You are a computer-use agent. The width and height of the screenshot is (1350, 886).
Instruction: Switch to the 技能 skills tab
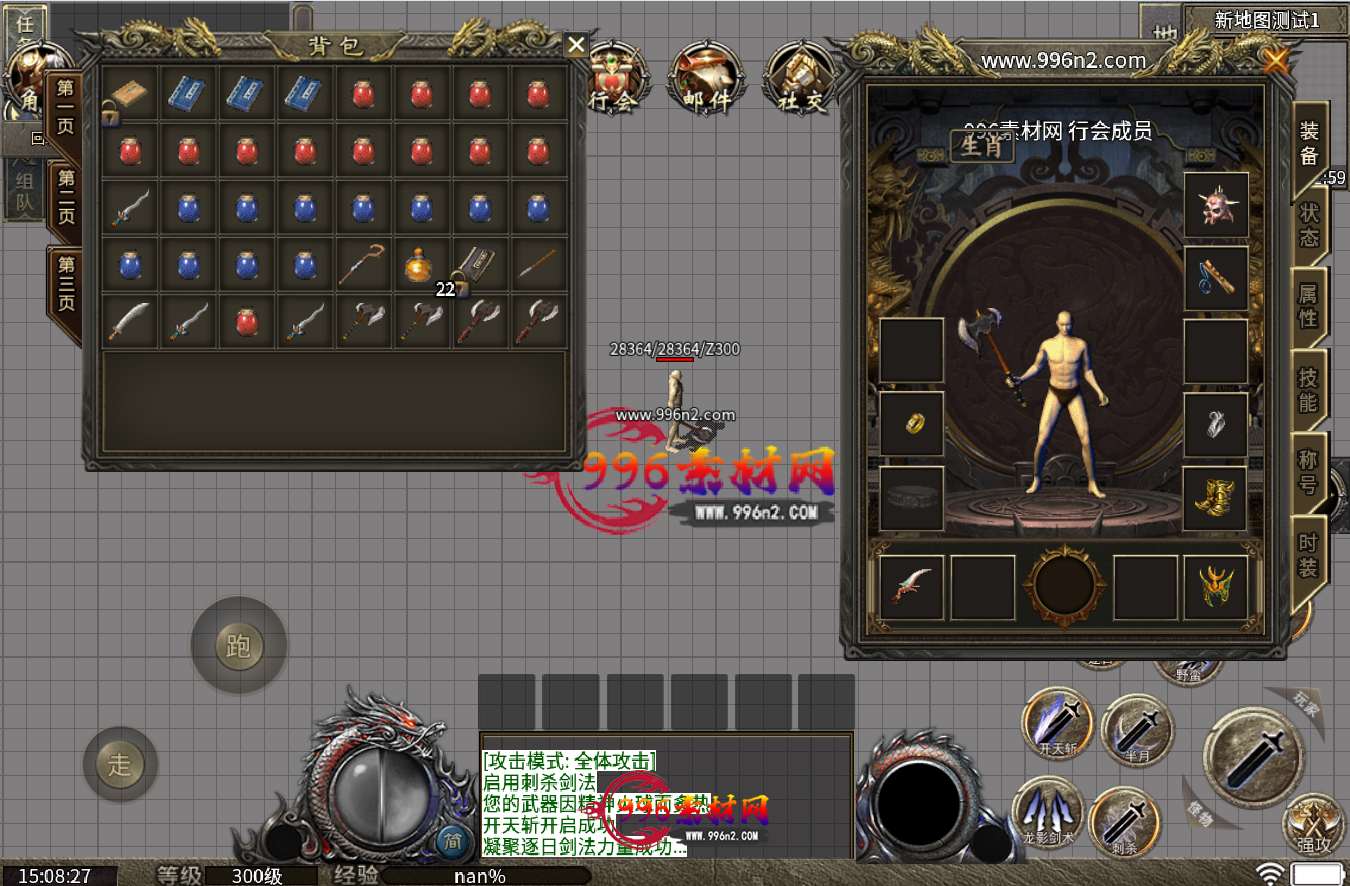click(x=1309, y=390)
